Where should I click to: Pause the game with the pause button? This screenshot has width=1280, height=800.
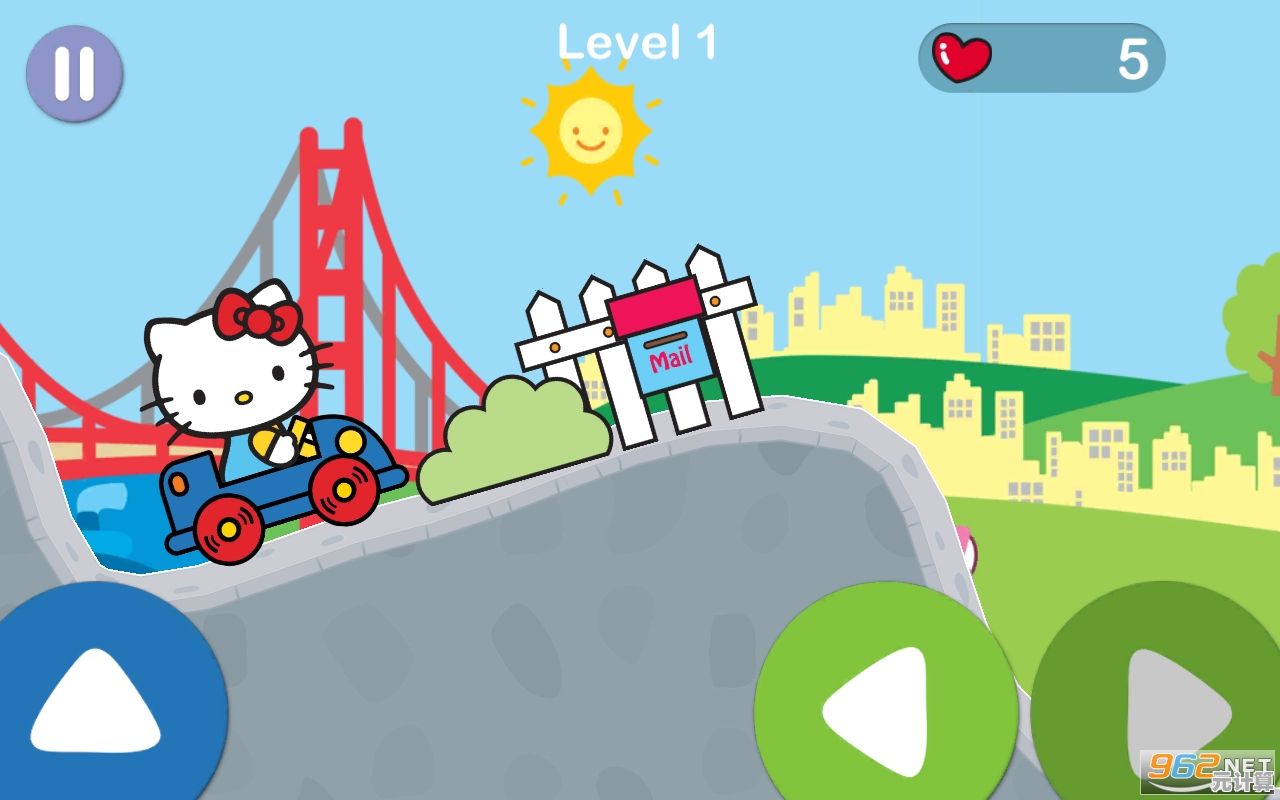(74, 73)
